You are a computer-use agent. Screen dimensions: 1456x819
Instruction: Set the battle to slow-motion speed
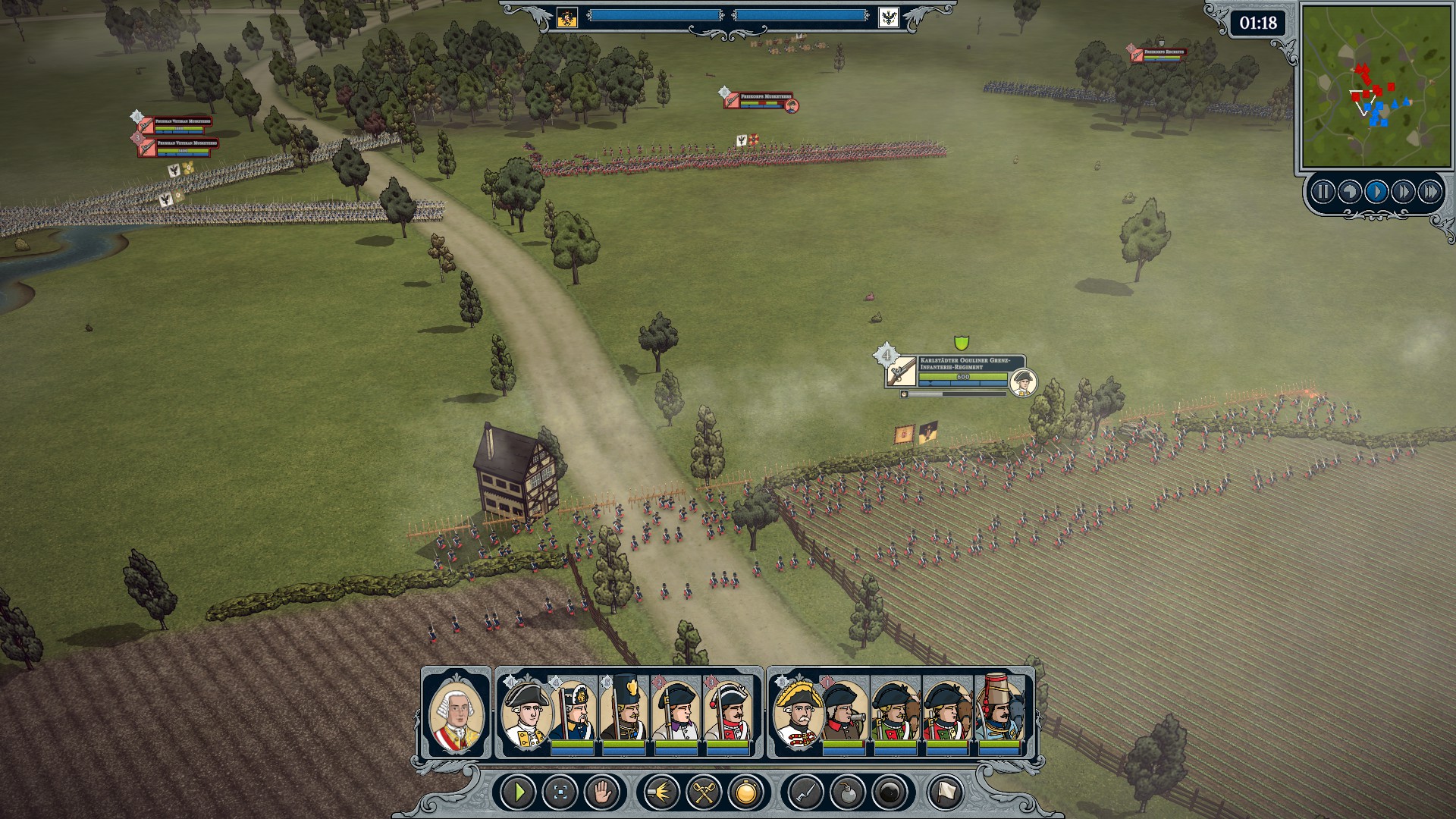coord(1350,192)
